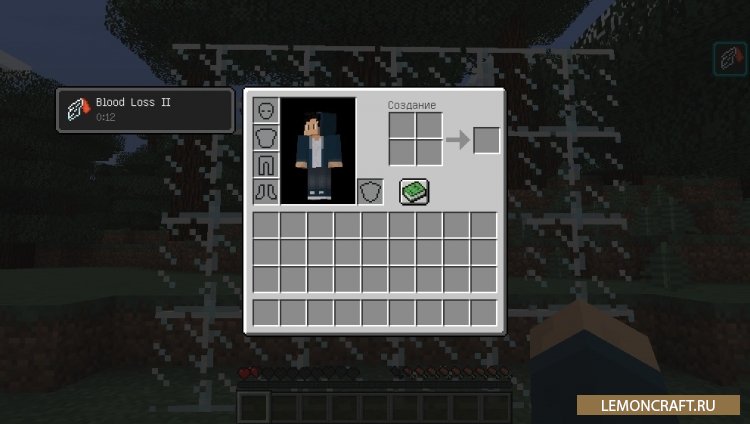The image size is (750, 424).
Task: Select the boots armor slot
Action: (x=266, y=191)
